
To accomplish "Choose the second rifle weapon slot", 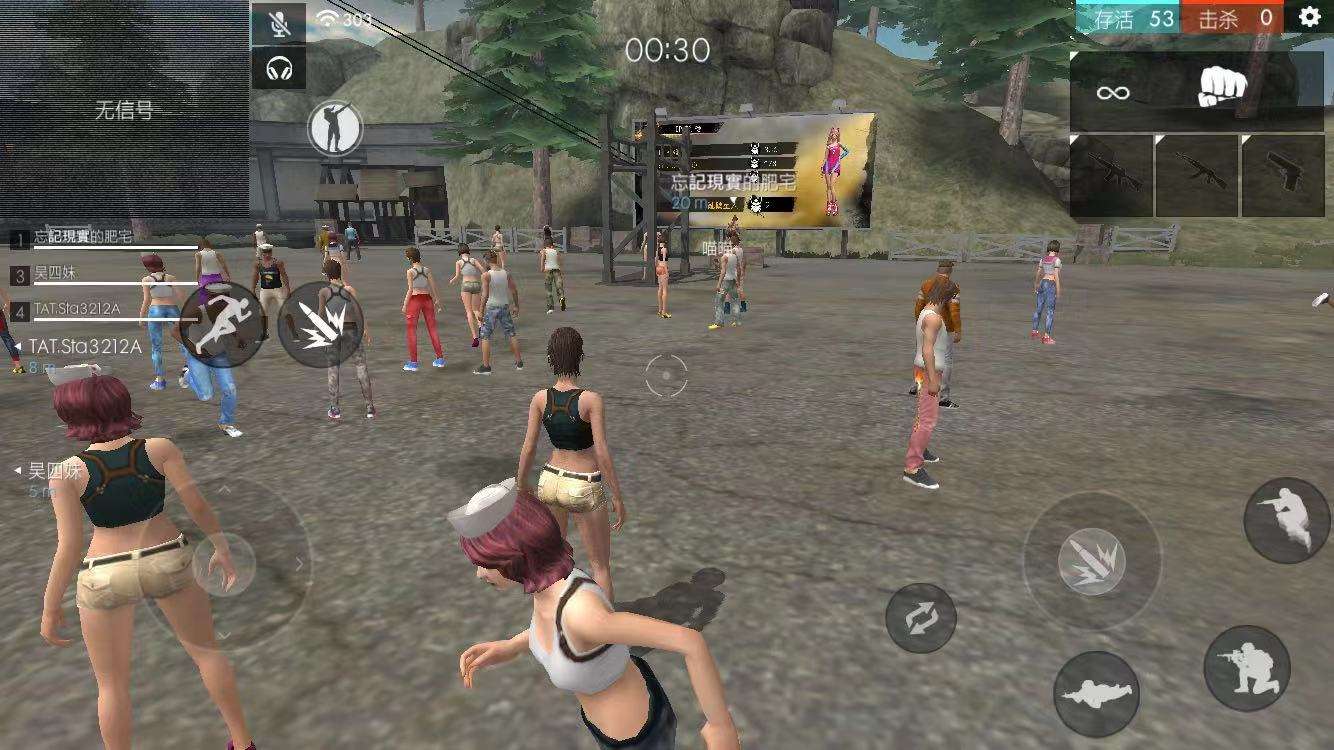I will (1196, 176).
